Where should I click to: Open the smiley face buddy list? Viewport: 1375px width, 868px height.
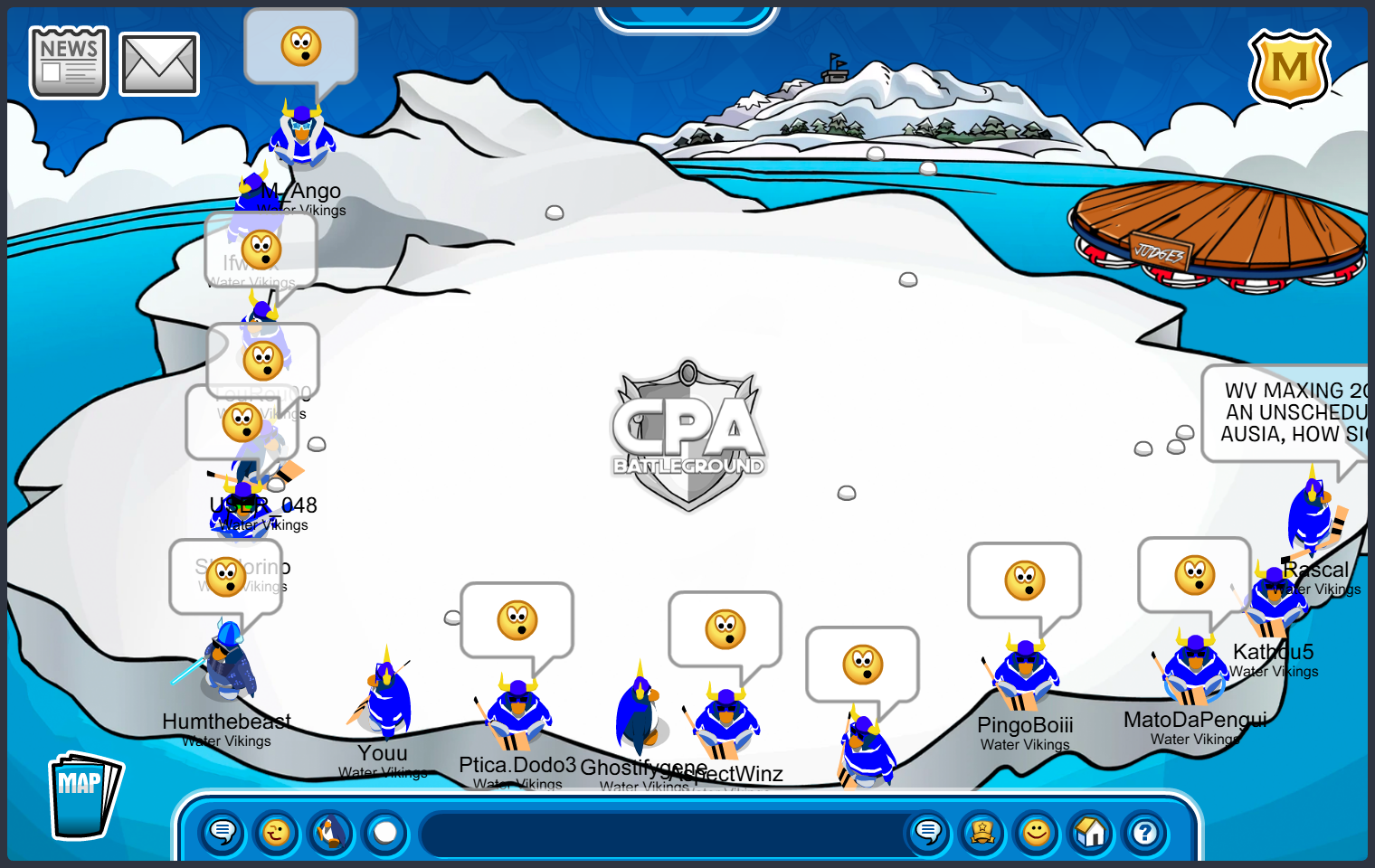pos(1037,832)
